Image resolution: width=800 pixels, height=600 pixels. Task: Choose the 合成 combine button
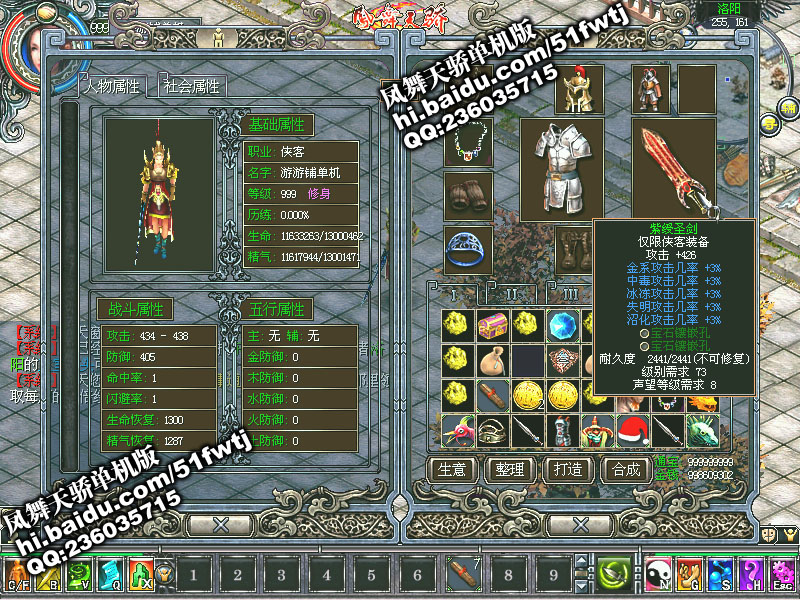tap(625, 469)
